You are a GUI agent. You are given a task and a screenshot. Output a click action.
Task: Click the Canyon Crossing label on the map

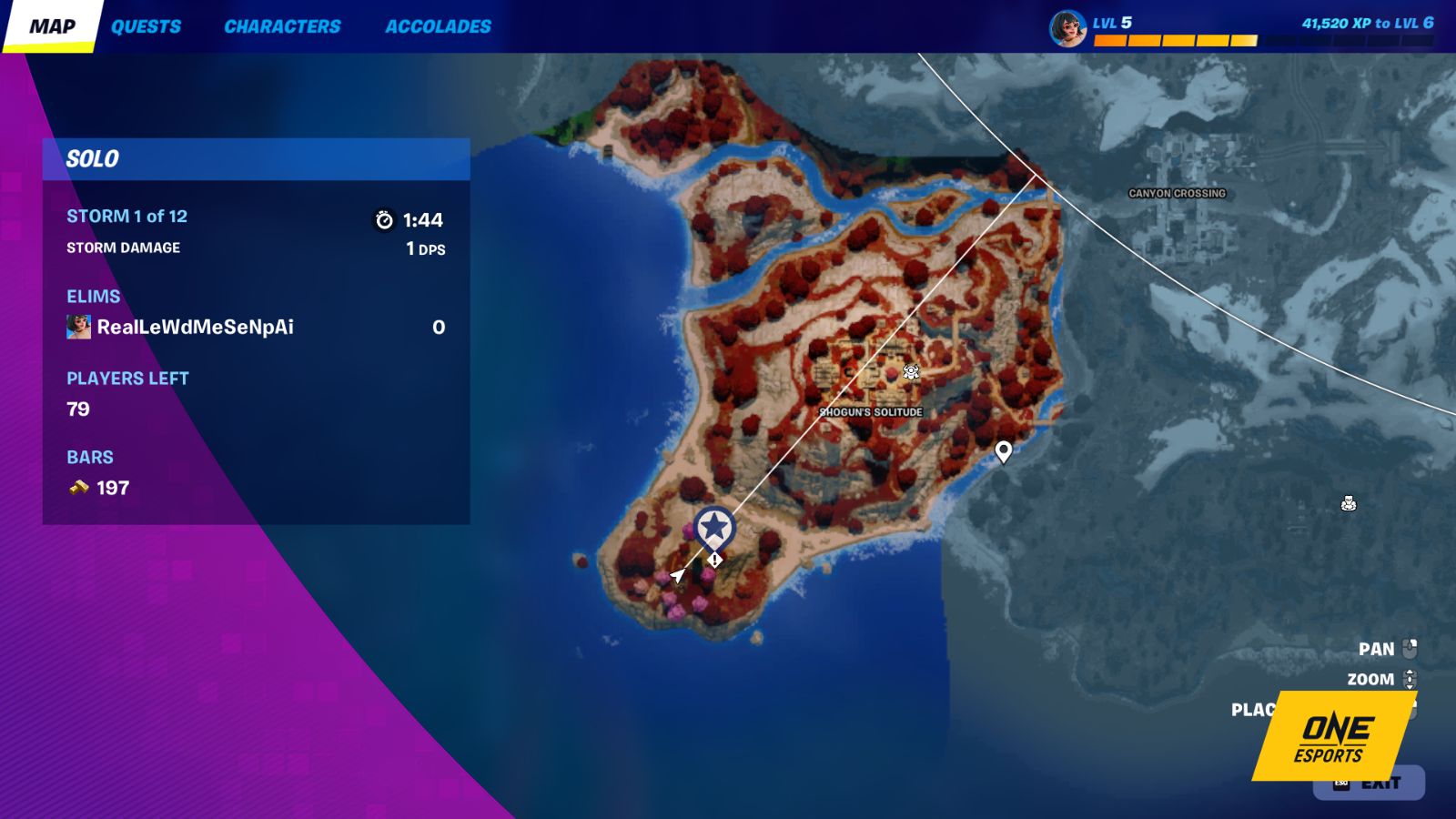1176,193
